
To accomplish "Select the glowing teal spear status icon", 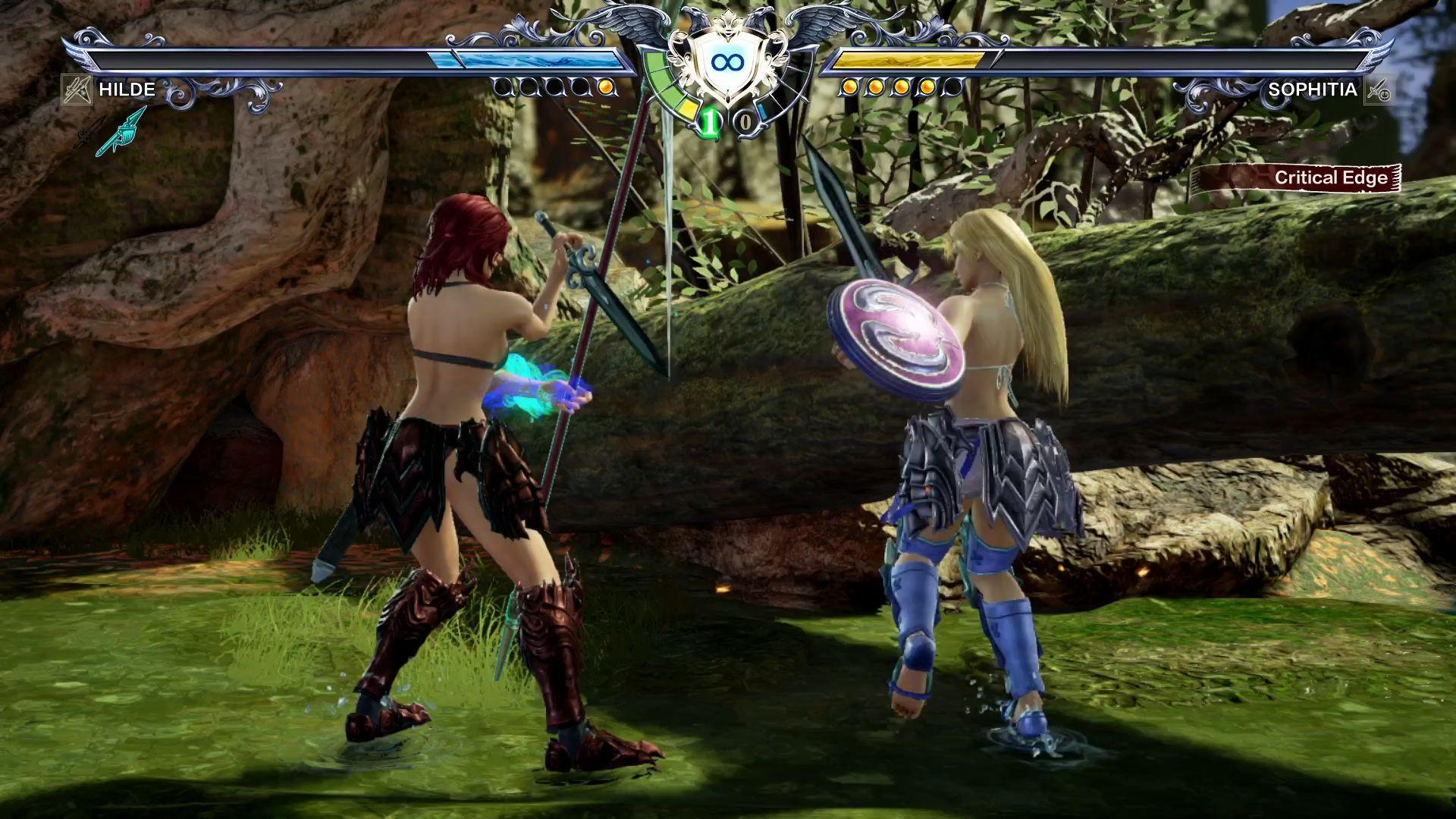I will (121, 130).
